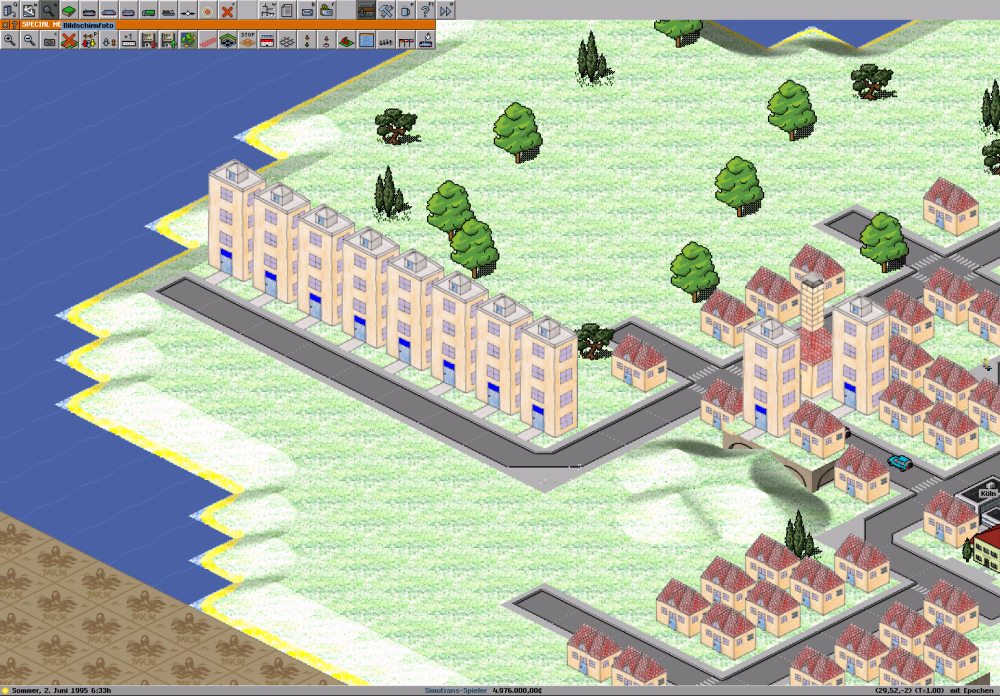Image resolution: width=1000 pixels, height=696 pixels.
Task: Open the help question mark icon
Action: click(426, 10)
